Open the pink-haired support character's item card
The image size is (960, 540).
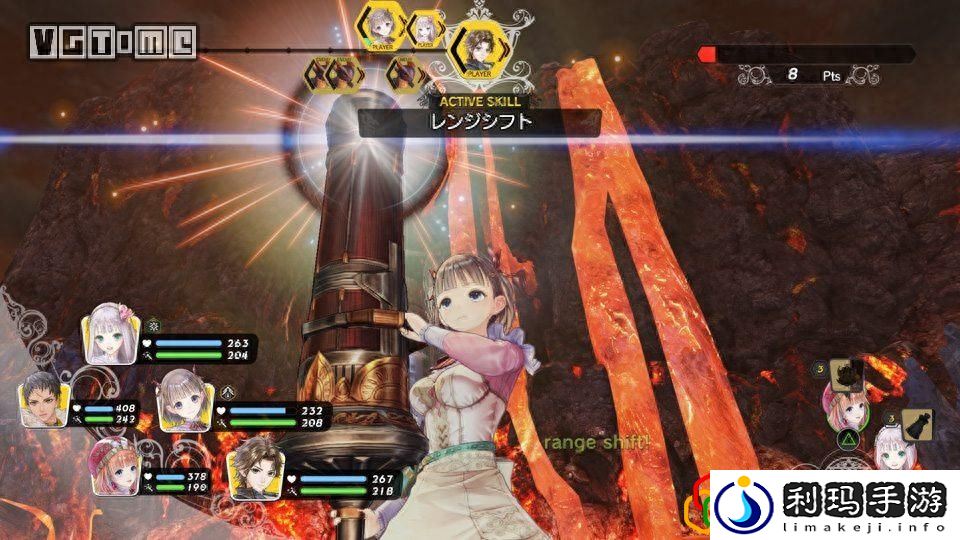[847, 375]
